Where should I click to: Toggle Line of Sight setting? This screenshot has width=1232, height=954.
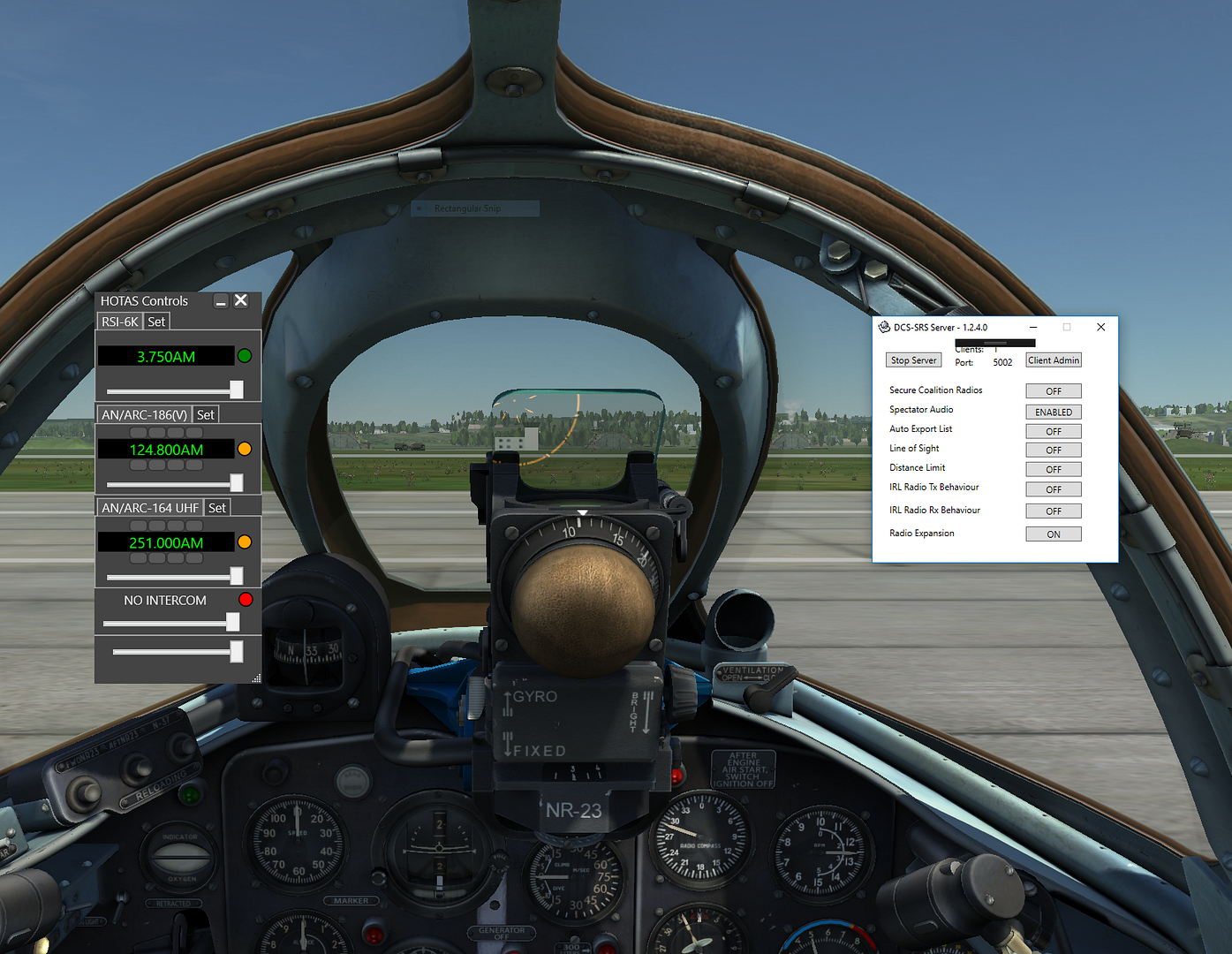(x=1053, y=450)
